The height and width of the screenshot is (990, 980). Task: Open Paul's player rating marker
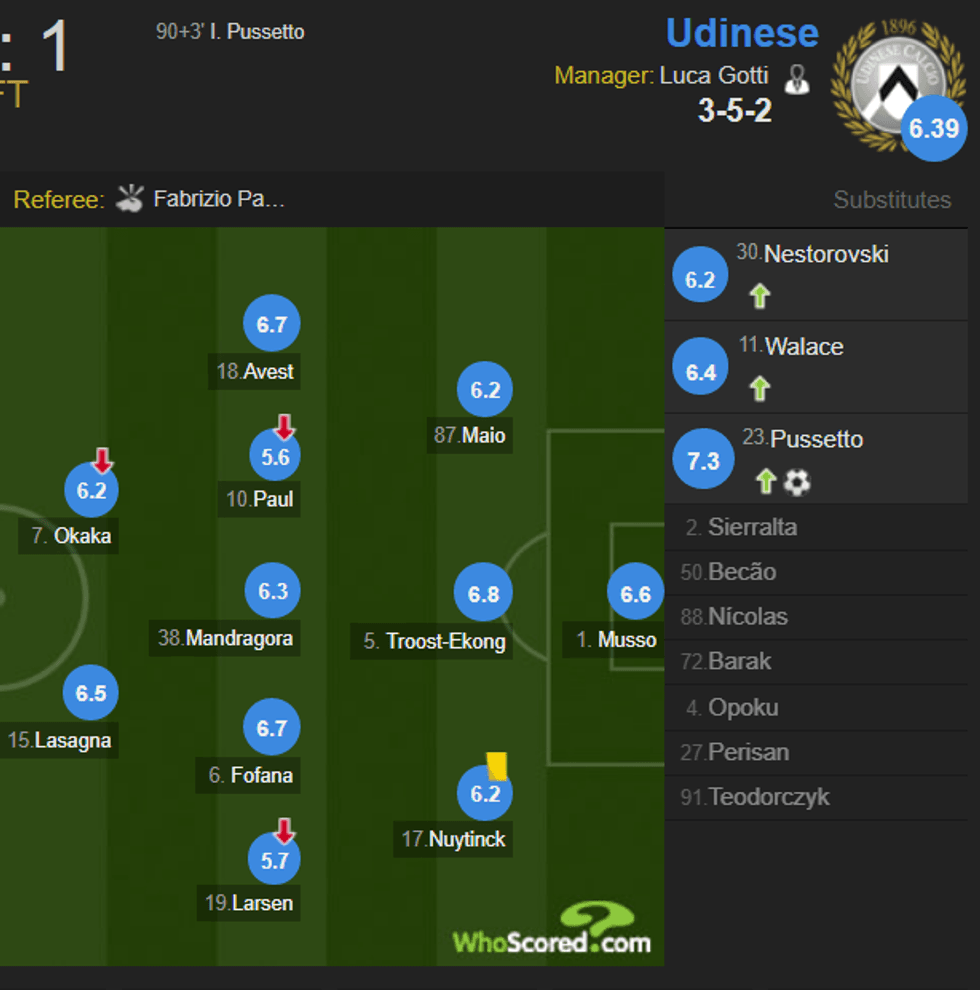(275, 457)
